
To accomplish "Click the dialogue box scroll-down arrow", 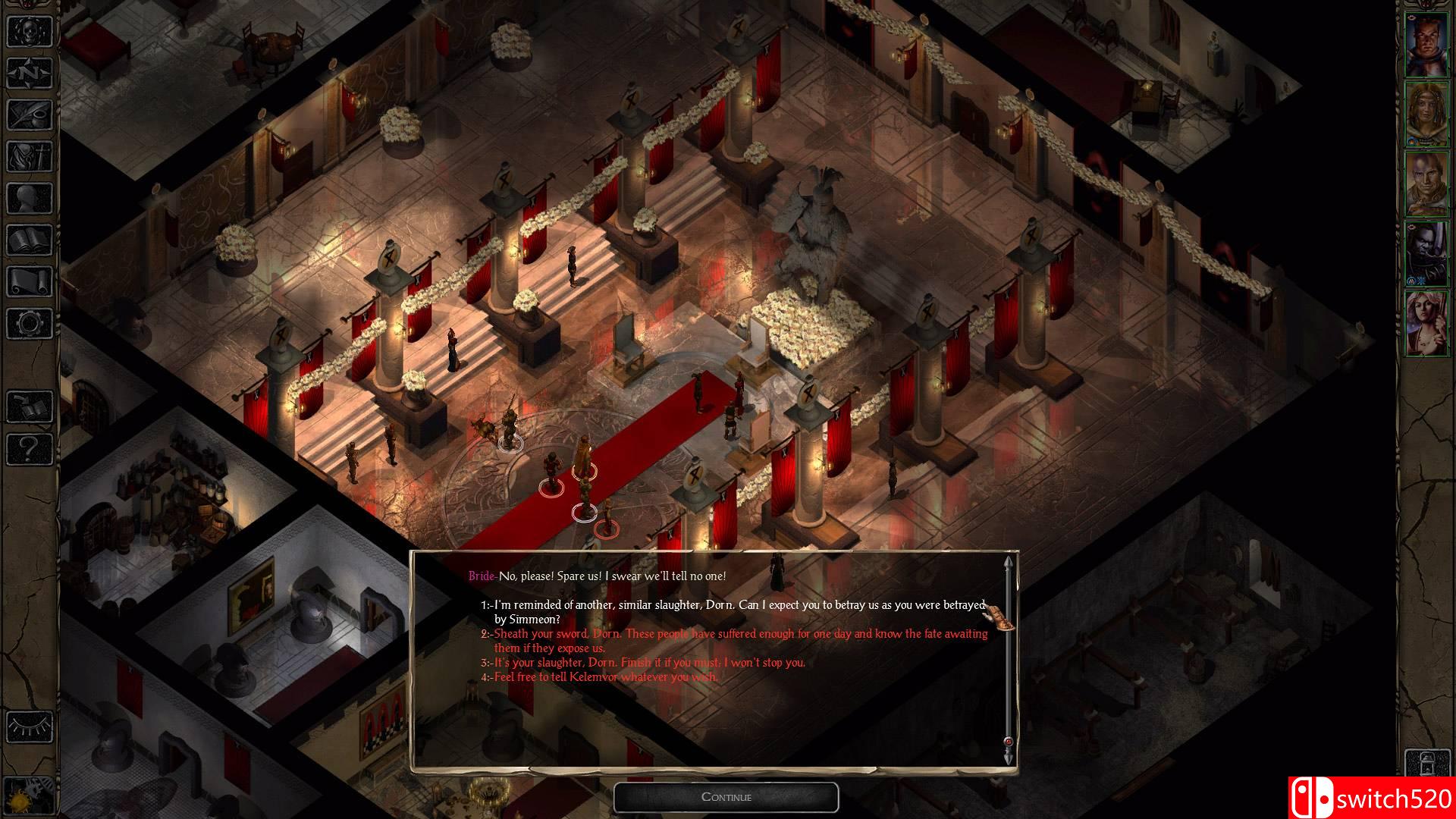I will tap(1008, 758).
